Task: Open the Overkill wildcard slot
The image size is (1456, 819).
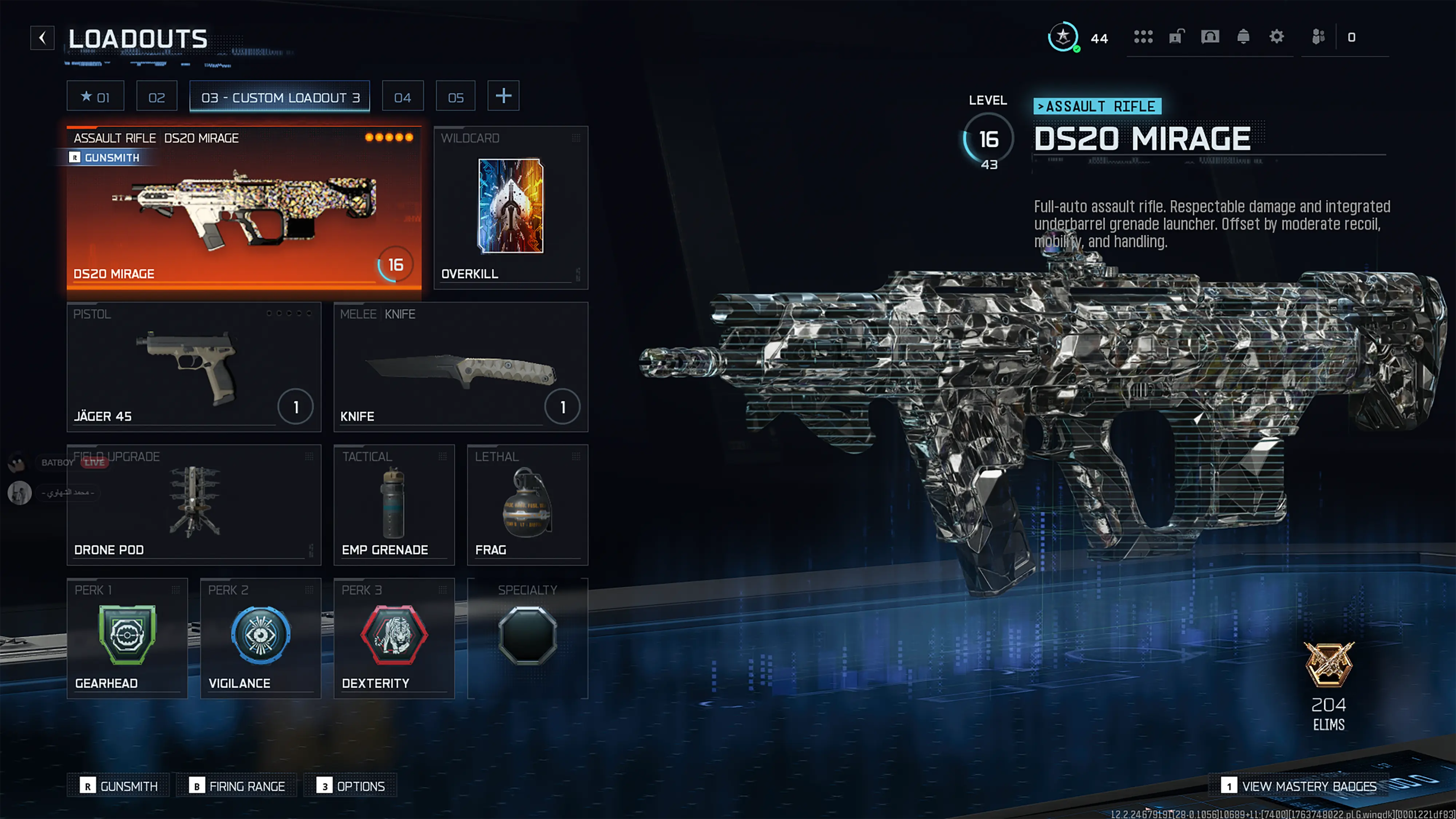Action: click(510, 207)
